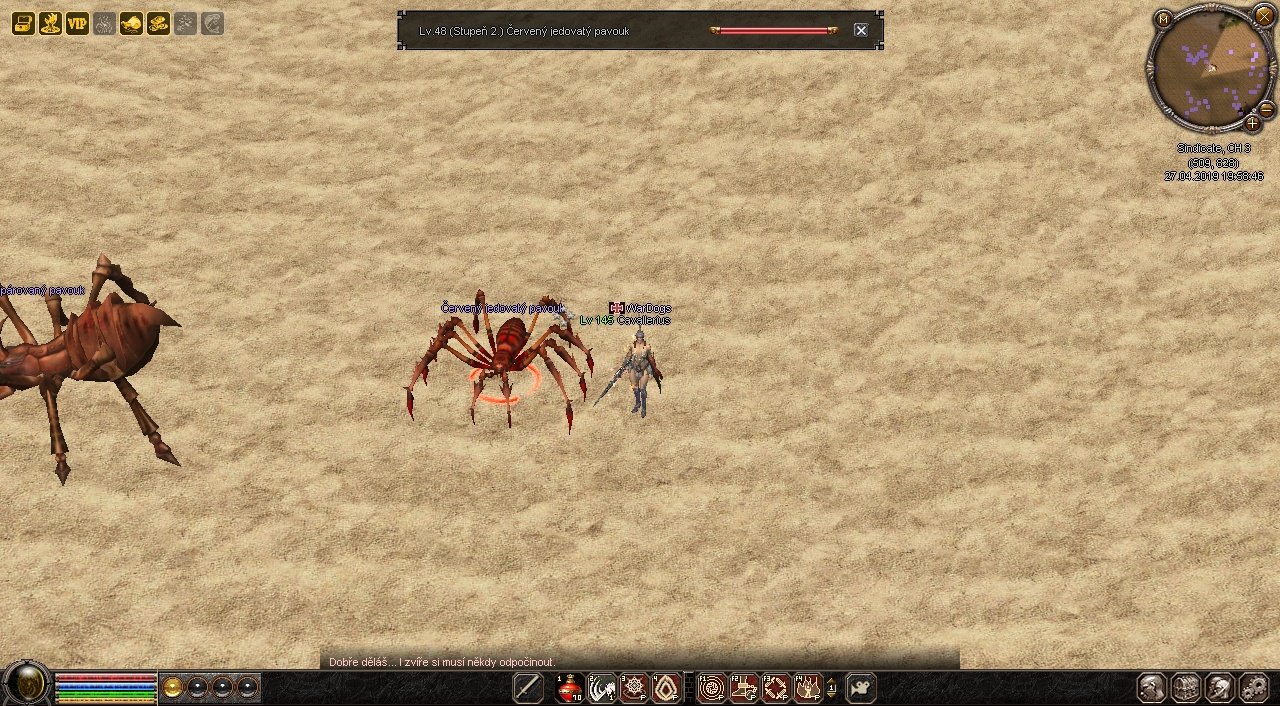Click the golden flame icon
Image resolution: width=1280 pixels, height=706 pixels.
click(50, 24)
